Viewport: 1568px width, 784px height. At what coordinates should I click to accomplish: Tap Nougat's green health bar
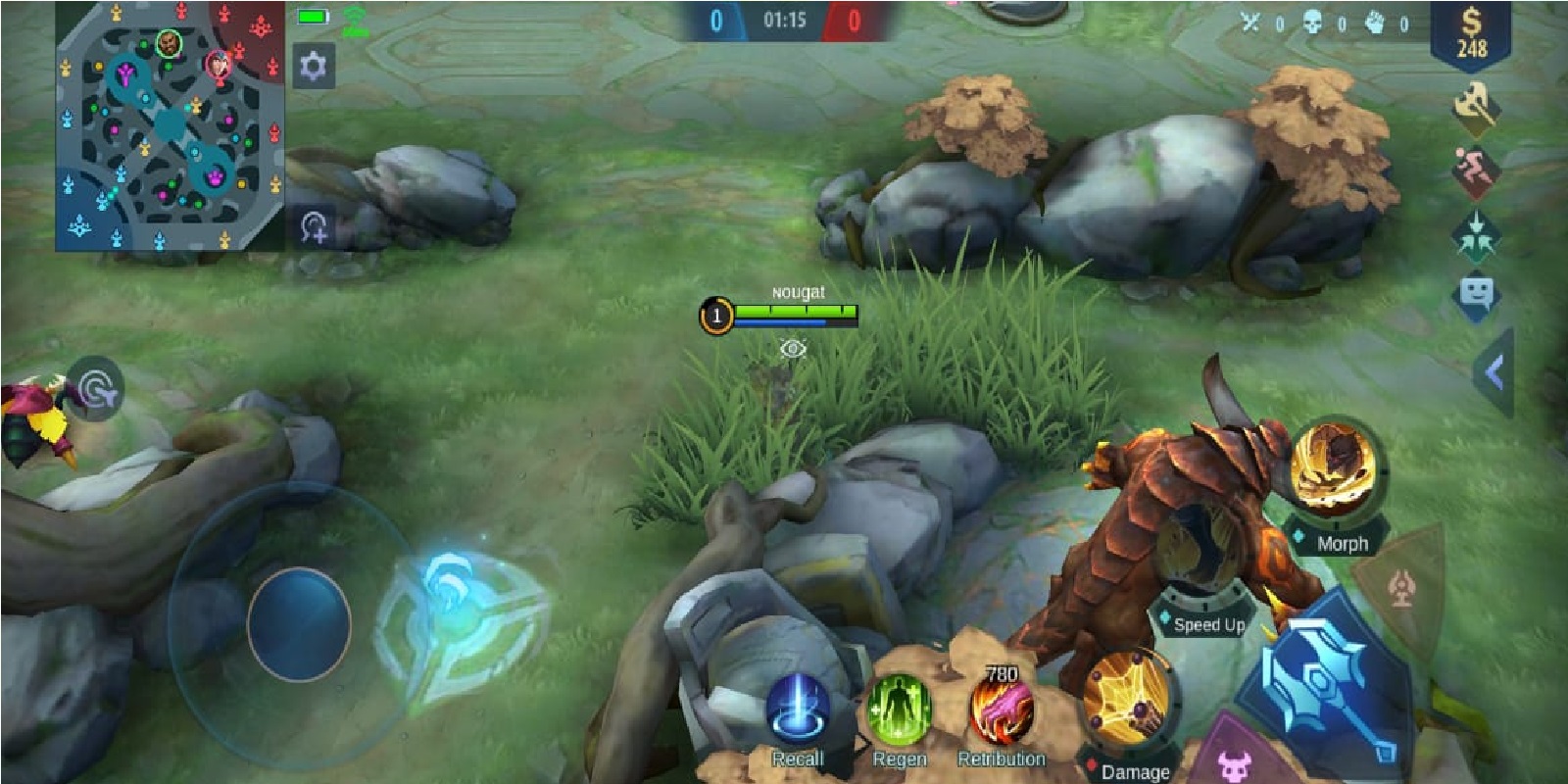point(794,310)
